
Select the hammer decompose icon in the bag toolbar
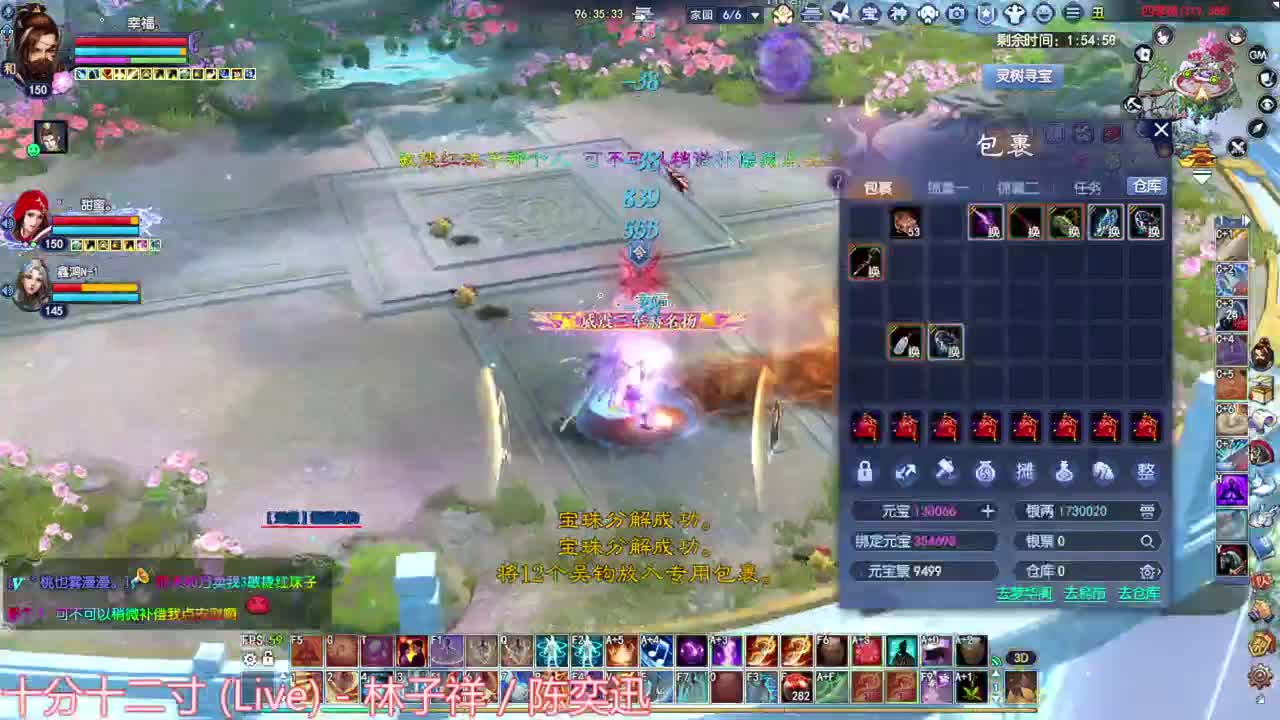pos(945,472)
